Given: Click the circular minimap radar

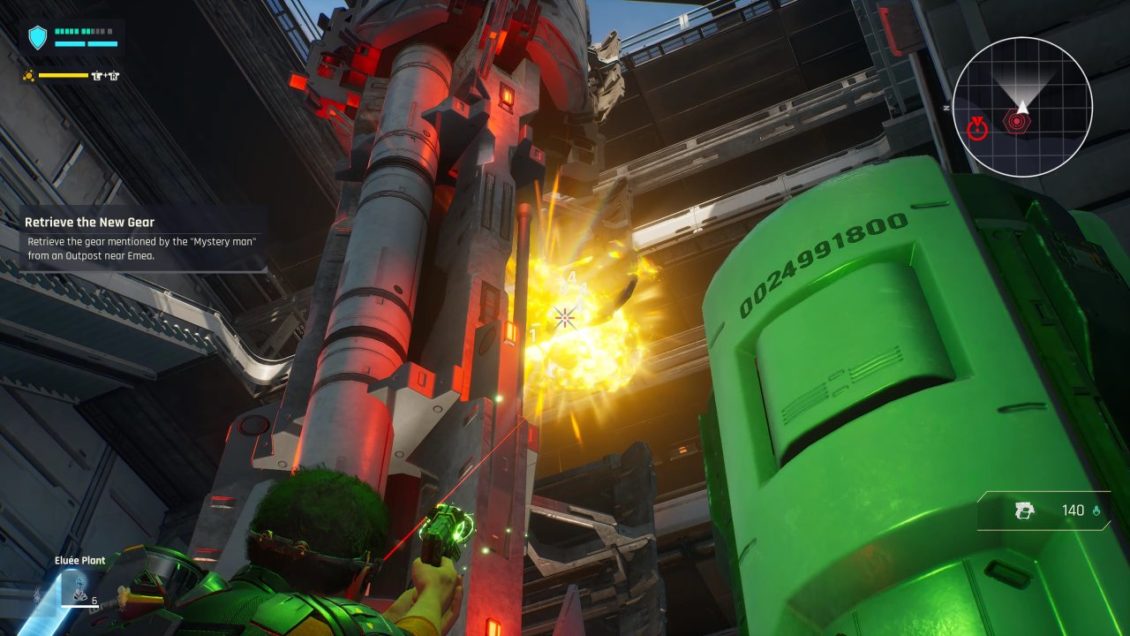Looking at the screenshot, I should pyautogui.click(x=1021, y=107).
